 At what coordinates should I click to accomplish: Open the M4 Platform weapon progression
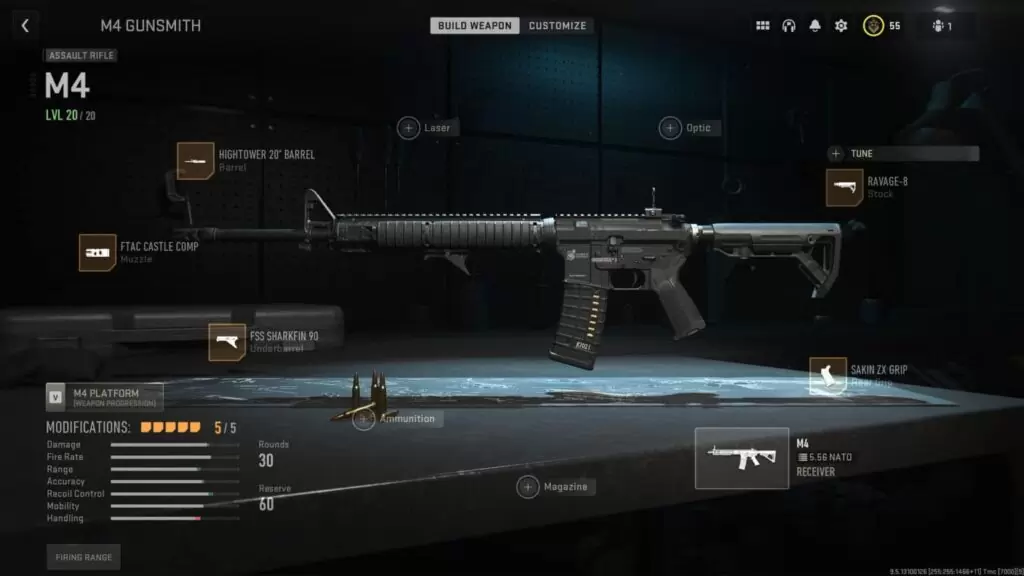tap(57, 397)
